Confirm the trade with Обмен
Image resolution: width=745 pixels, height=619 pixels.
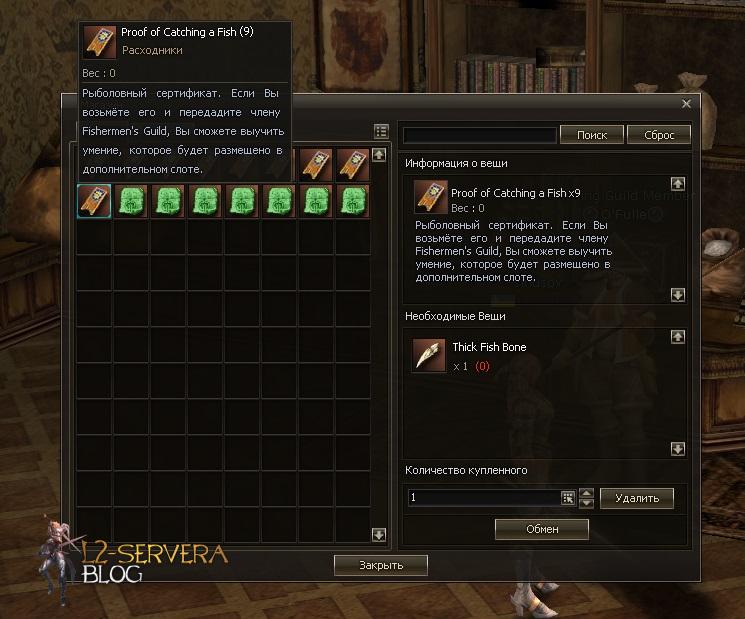click(542, 529)
